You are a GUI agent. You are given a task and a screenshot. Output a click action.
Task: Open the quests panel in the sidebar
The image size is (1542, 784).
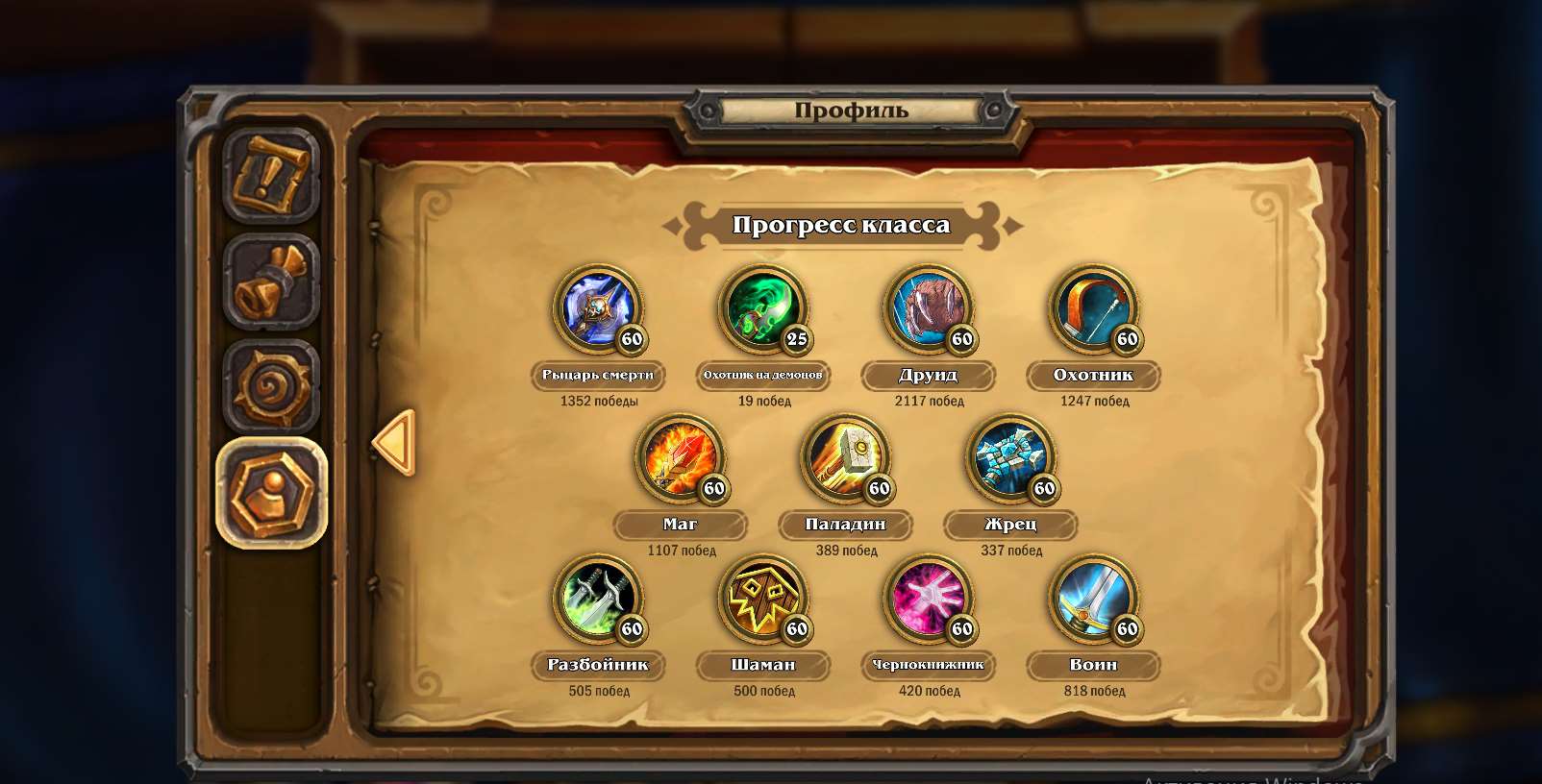pos(272,174)
